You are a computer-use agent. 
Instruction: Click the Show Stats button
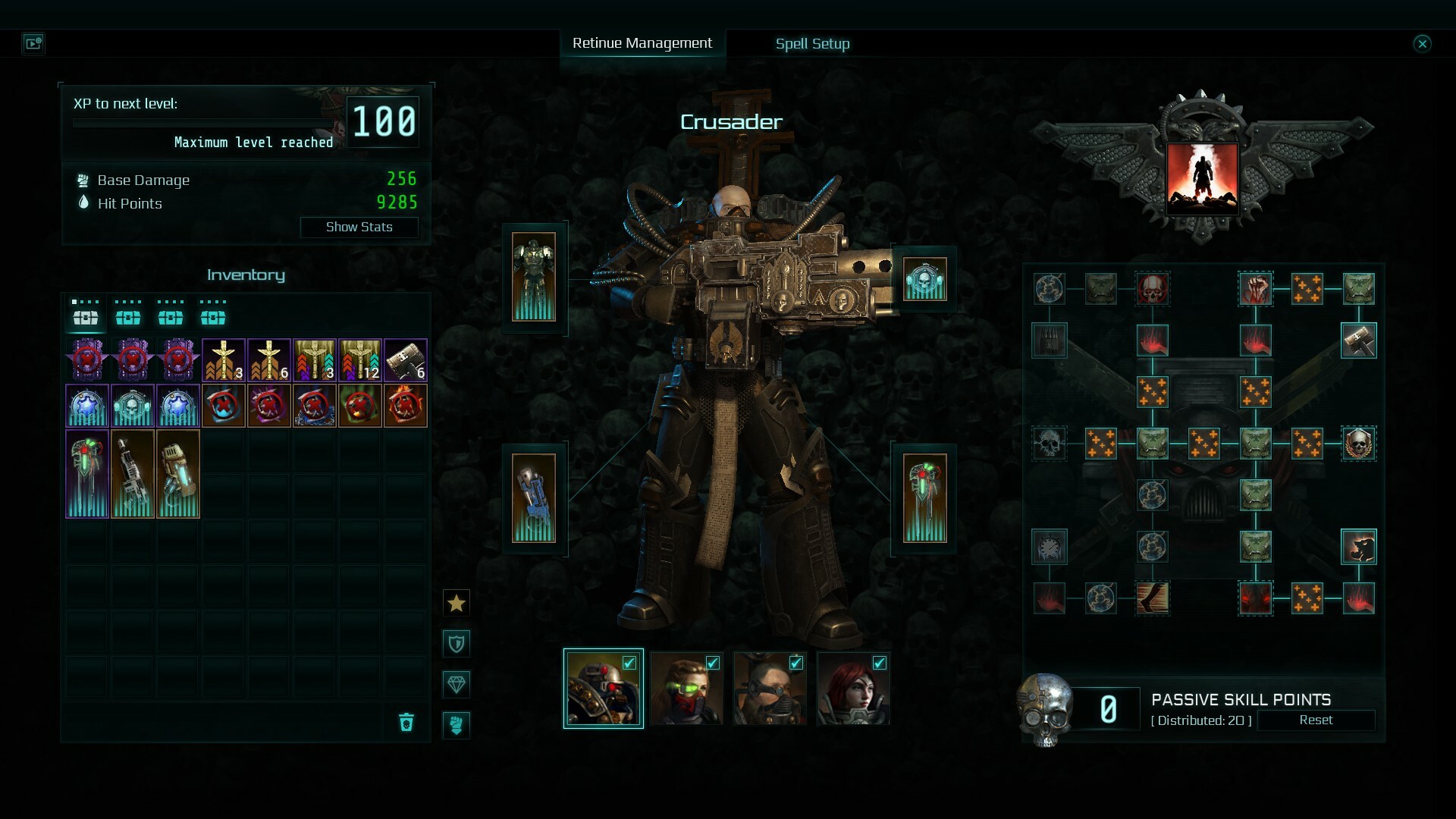tap(359, 227)
